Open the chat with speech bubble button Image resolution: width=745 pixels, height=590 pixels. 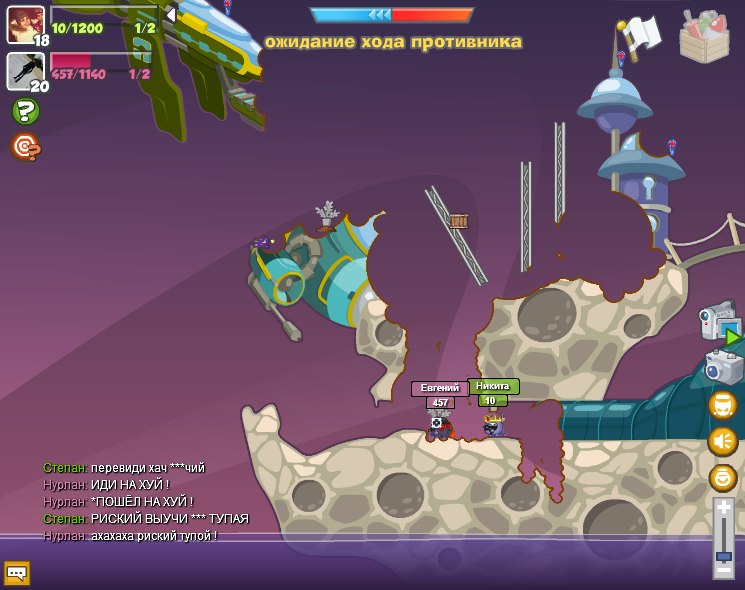pyautogui.click(x=17, y=573)
